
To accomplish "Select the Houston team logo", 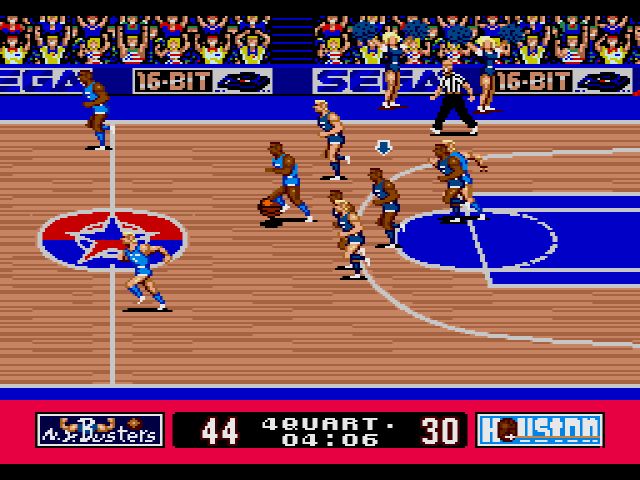I will (x=539, y=430).
